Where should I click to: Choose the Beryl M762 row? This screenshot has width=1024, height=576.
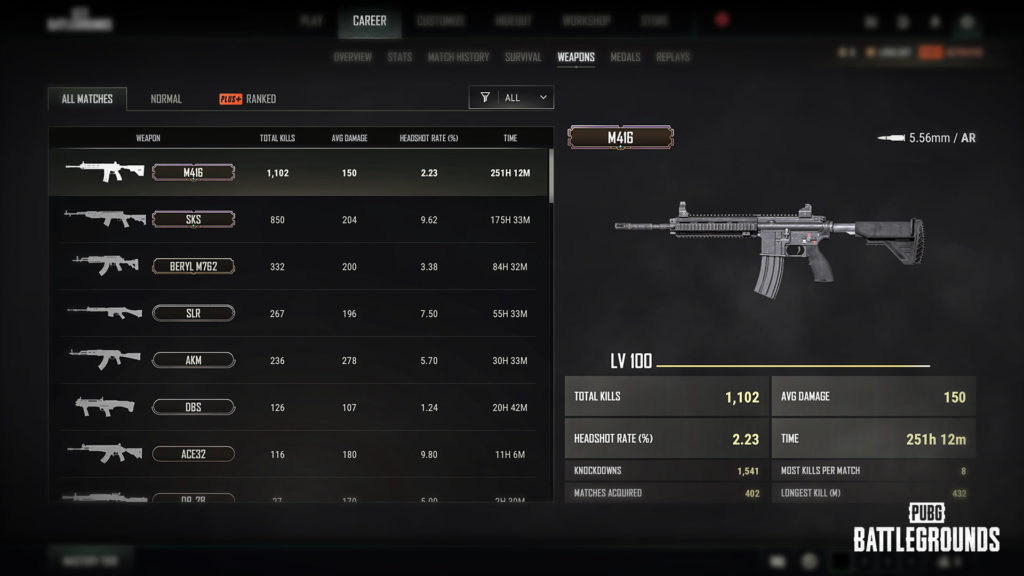pos(300,266)
